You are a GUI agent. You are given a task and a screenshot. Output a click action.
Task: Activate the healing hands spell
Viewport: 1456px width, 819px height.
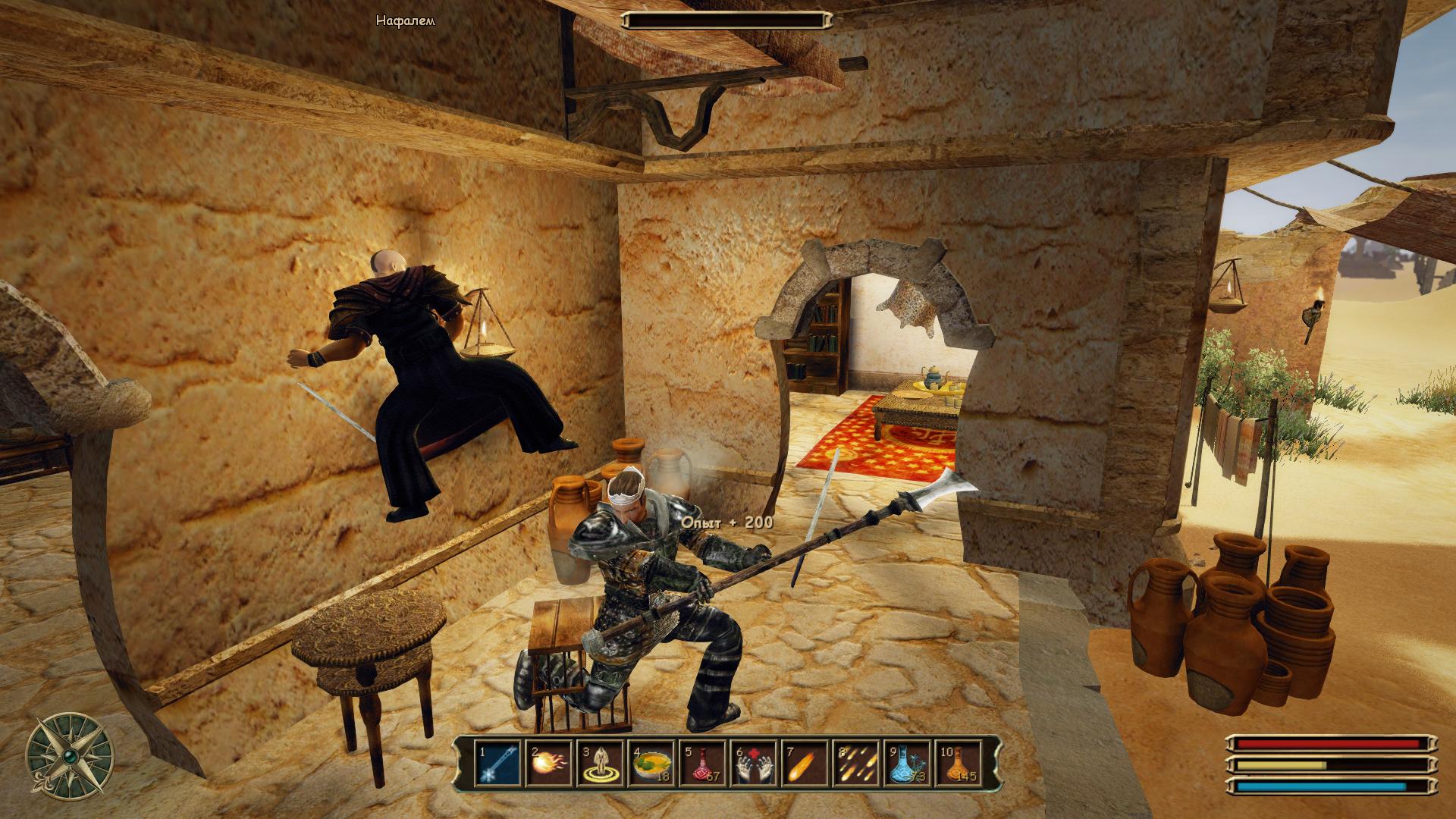click(754, 764)
